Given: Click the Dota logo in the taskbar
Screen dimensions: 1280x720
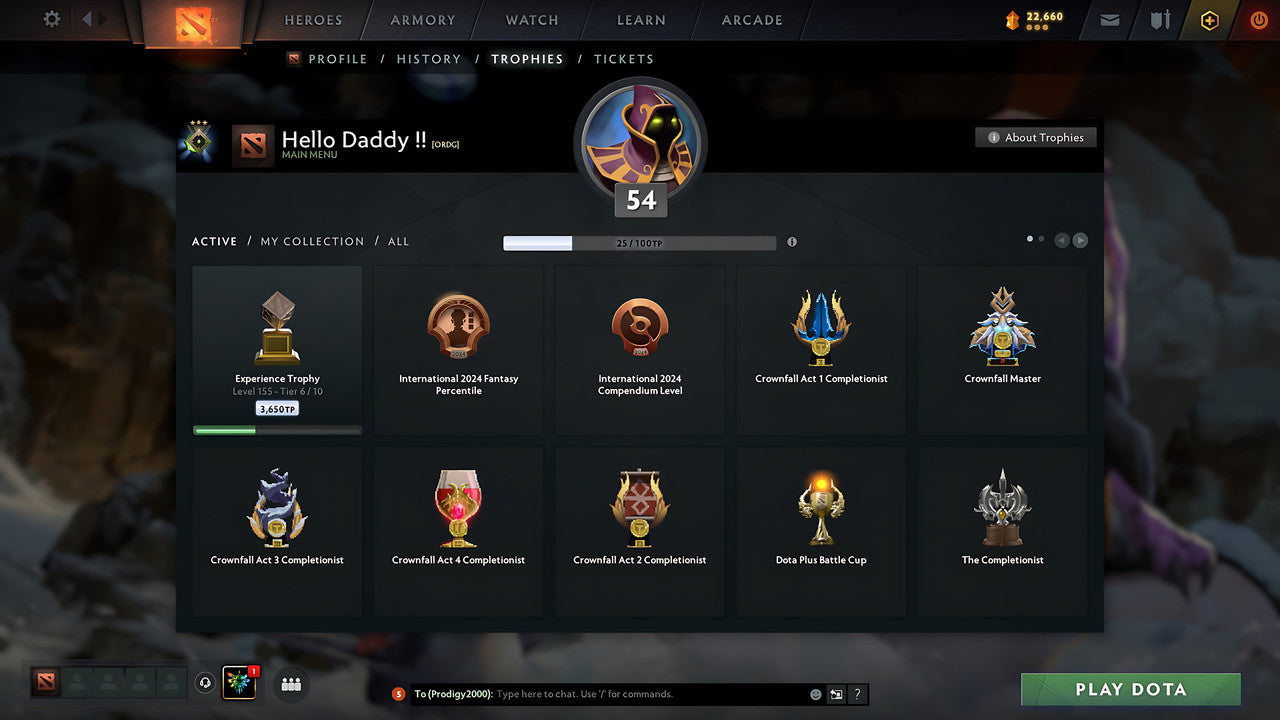Looking at the screenshot, I should (45, 684).
